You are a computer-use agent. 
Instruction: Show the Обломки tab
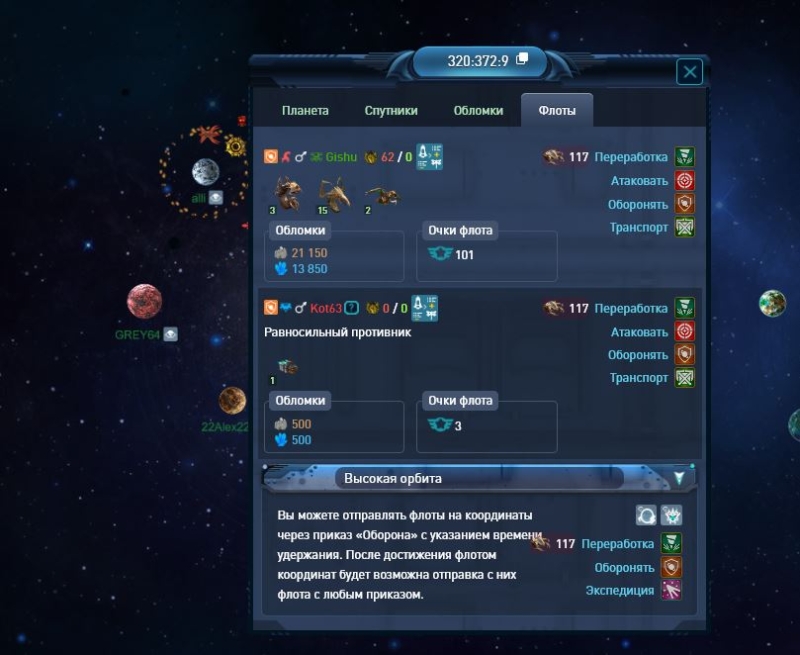[x=478, y=111]
